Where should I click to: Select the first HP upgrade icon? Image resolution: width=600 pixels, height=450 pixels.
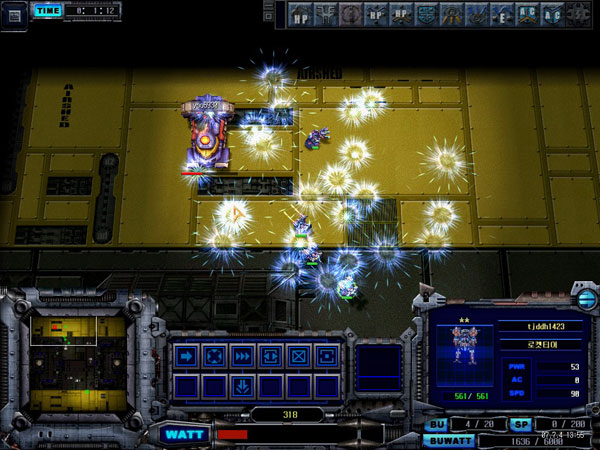(x=299, y=15)
